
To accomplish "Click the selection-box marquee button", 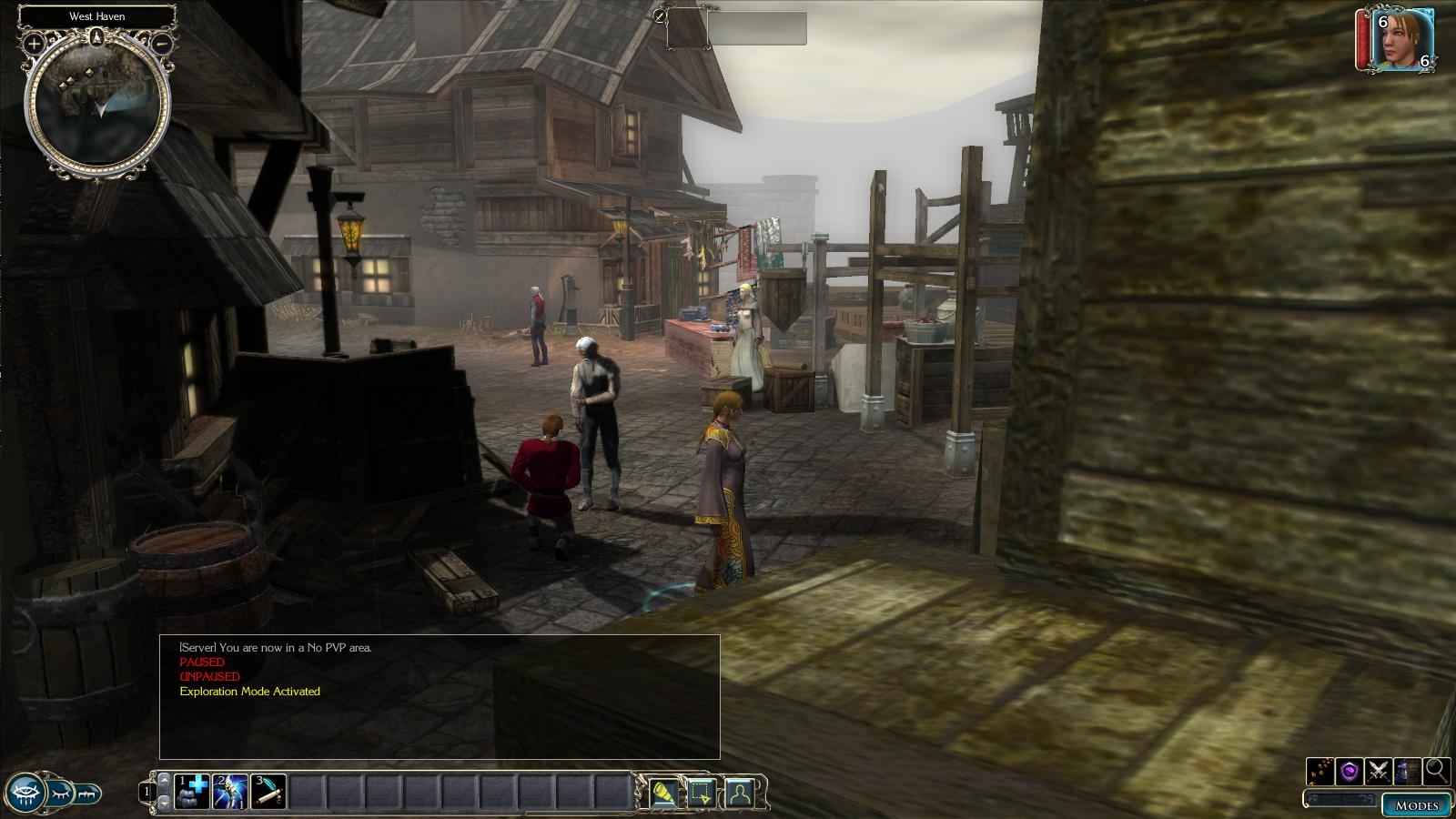I will point(702,794).
